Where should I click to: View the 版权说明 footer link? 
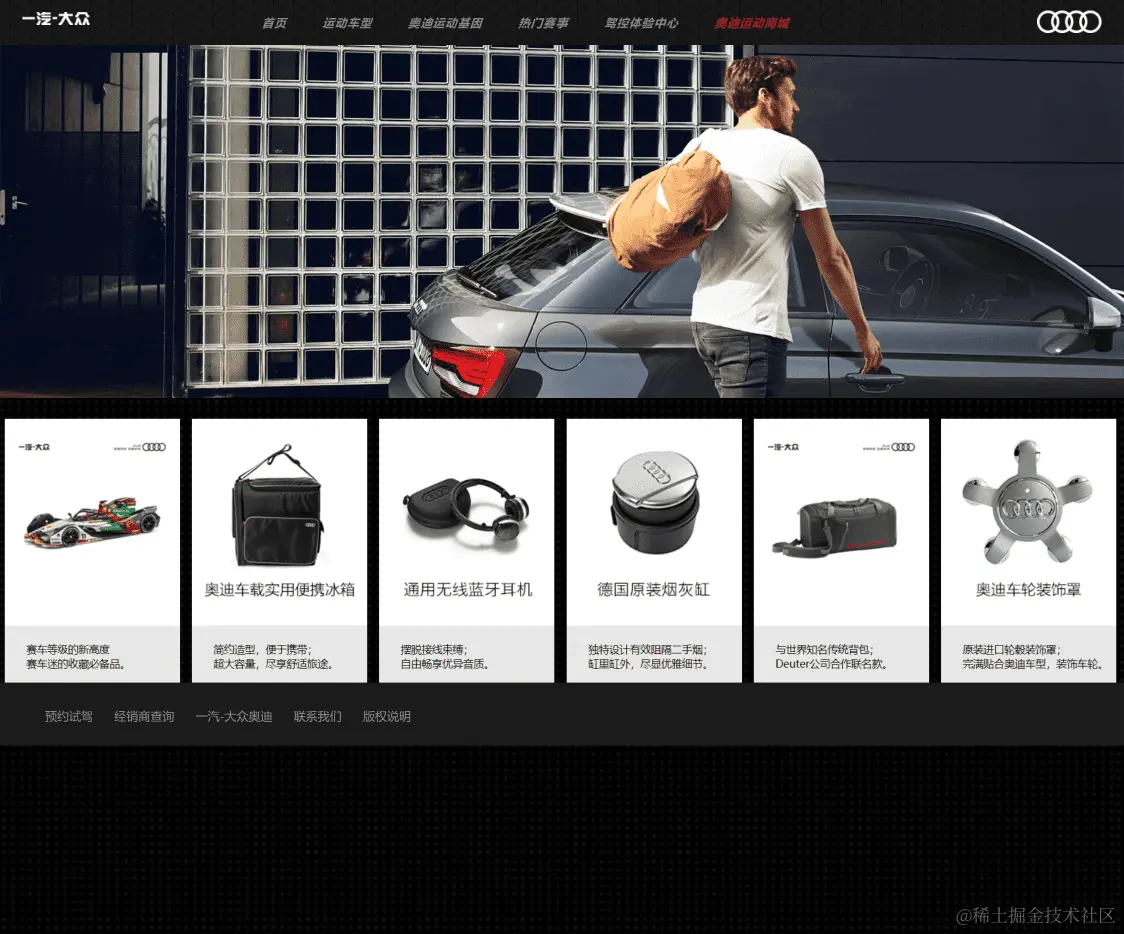tap(386, 716)
